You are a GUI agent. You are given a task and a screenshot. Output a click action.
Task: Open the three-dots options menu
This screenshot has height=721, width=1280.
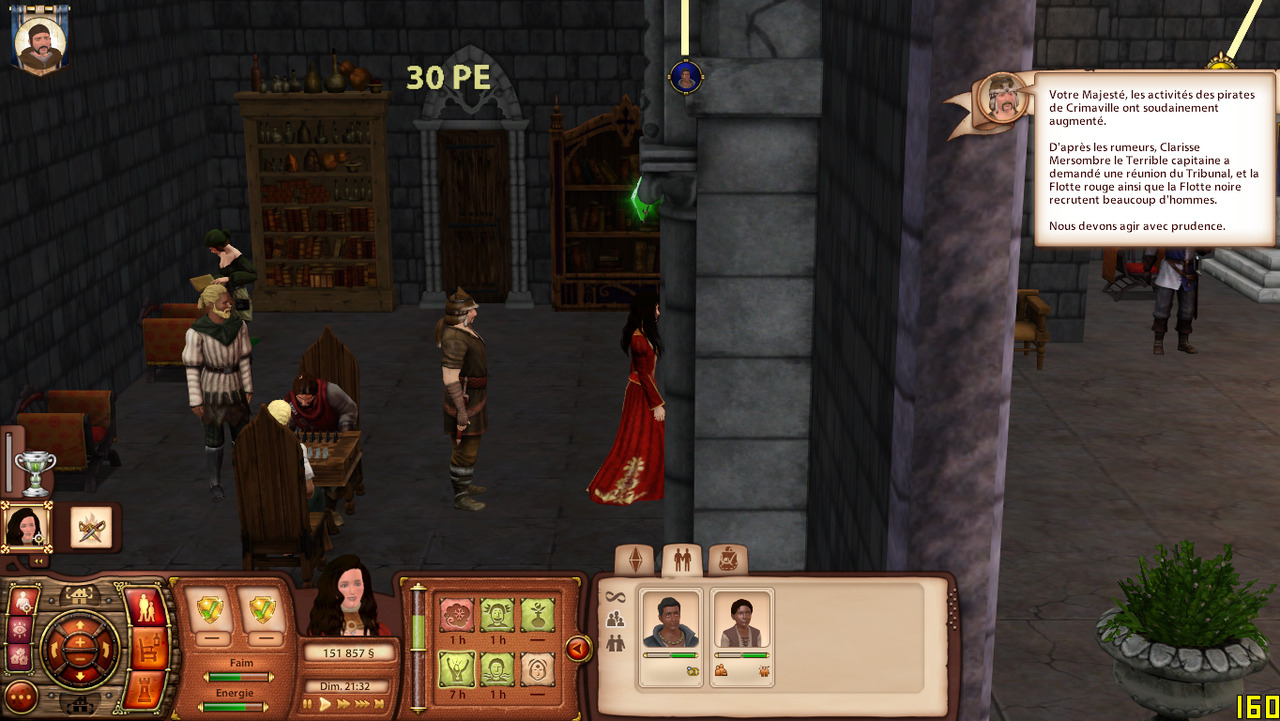pyautogui.click(x=21, y=696)
